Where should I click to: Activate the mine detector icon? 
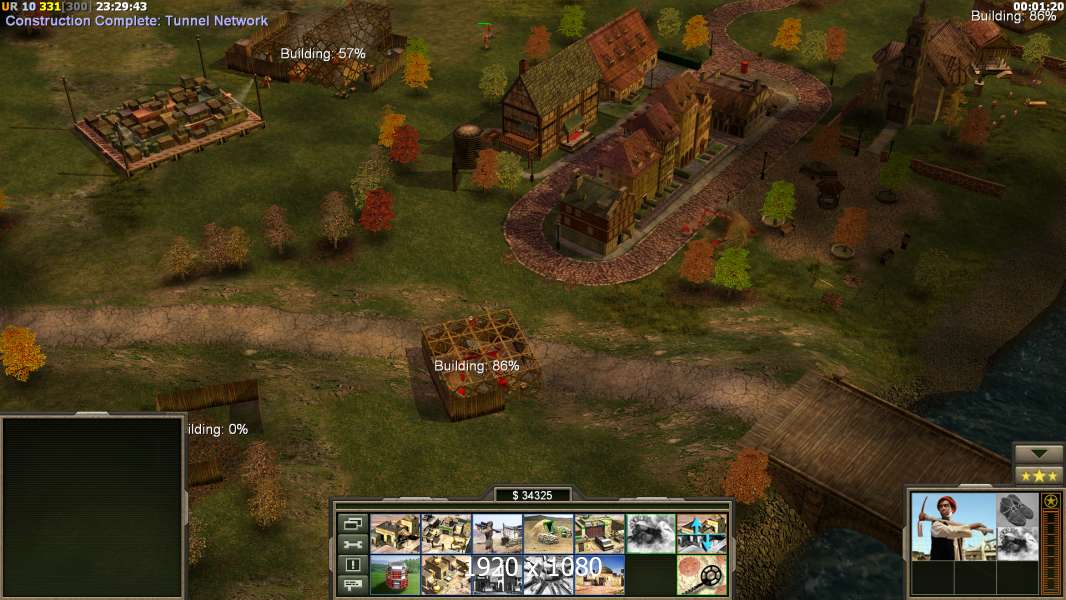(702, 575)
